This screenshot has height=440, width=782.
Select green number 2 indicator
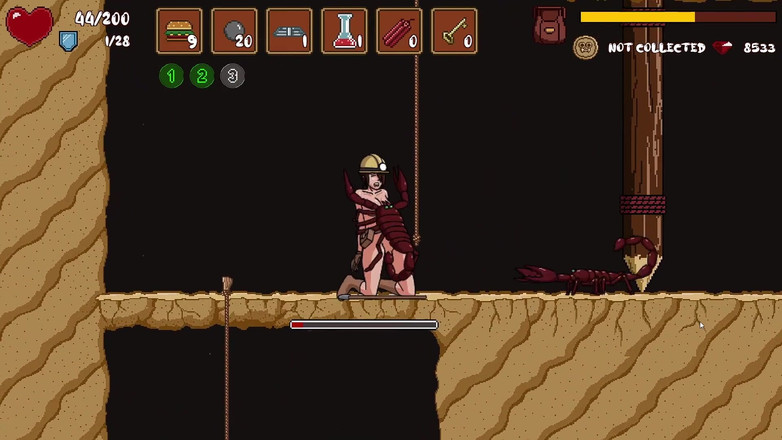(202, 76)
